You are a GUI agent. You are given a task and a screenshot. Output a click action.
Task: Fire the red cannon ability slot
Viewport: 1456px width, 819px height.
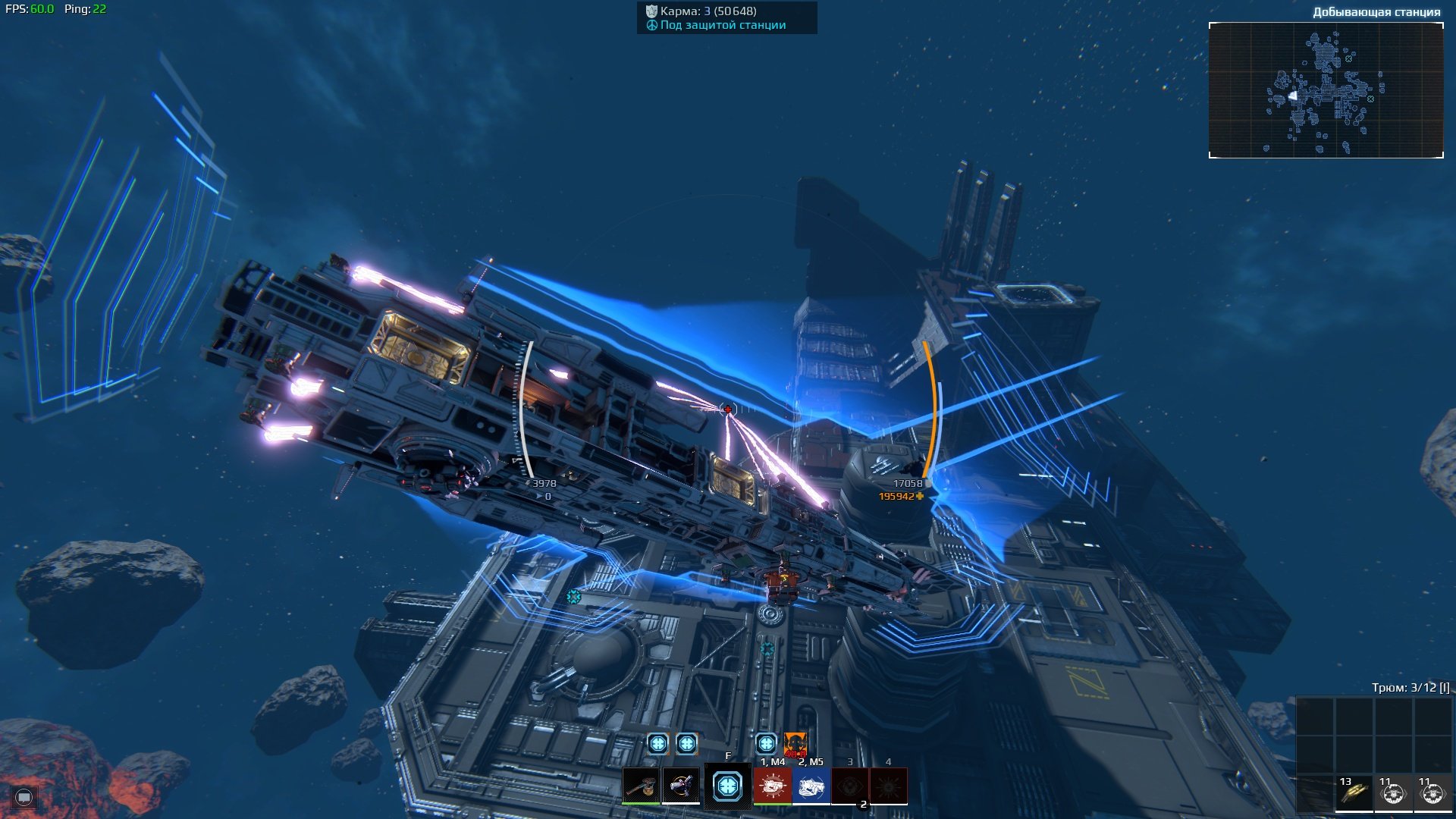coord(773,786)
